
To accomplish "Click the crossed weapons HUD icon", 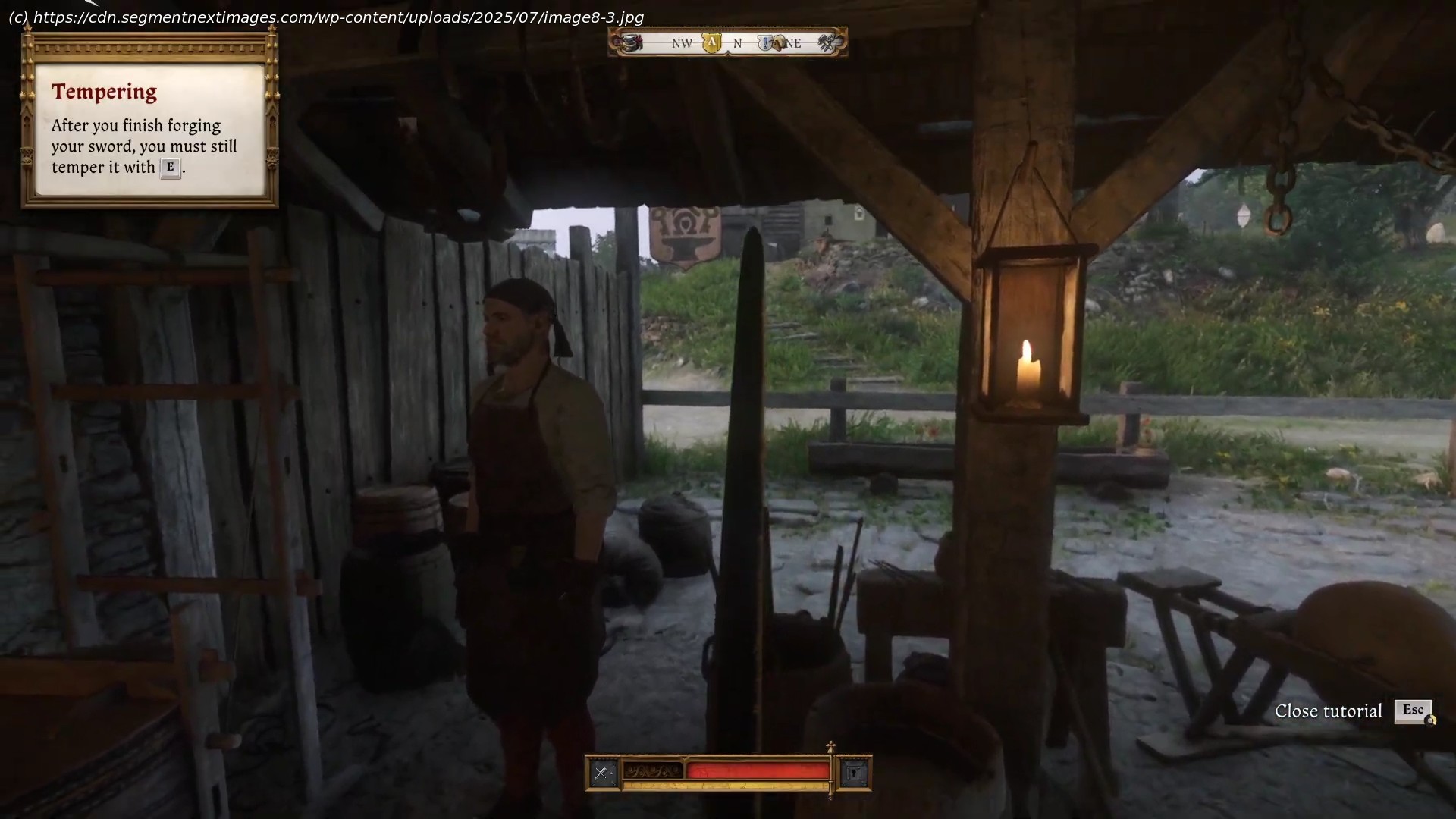I will point(602,773).
